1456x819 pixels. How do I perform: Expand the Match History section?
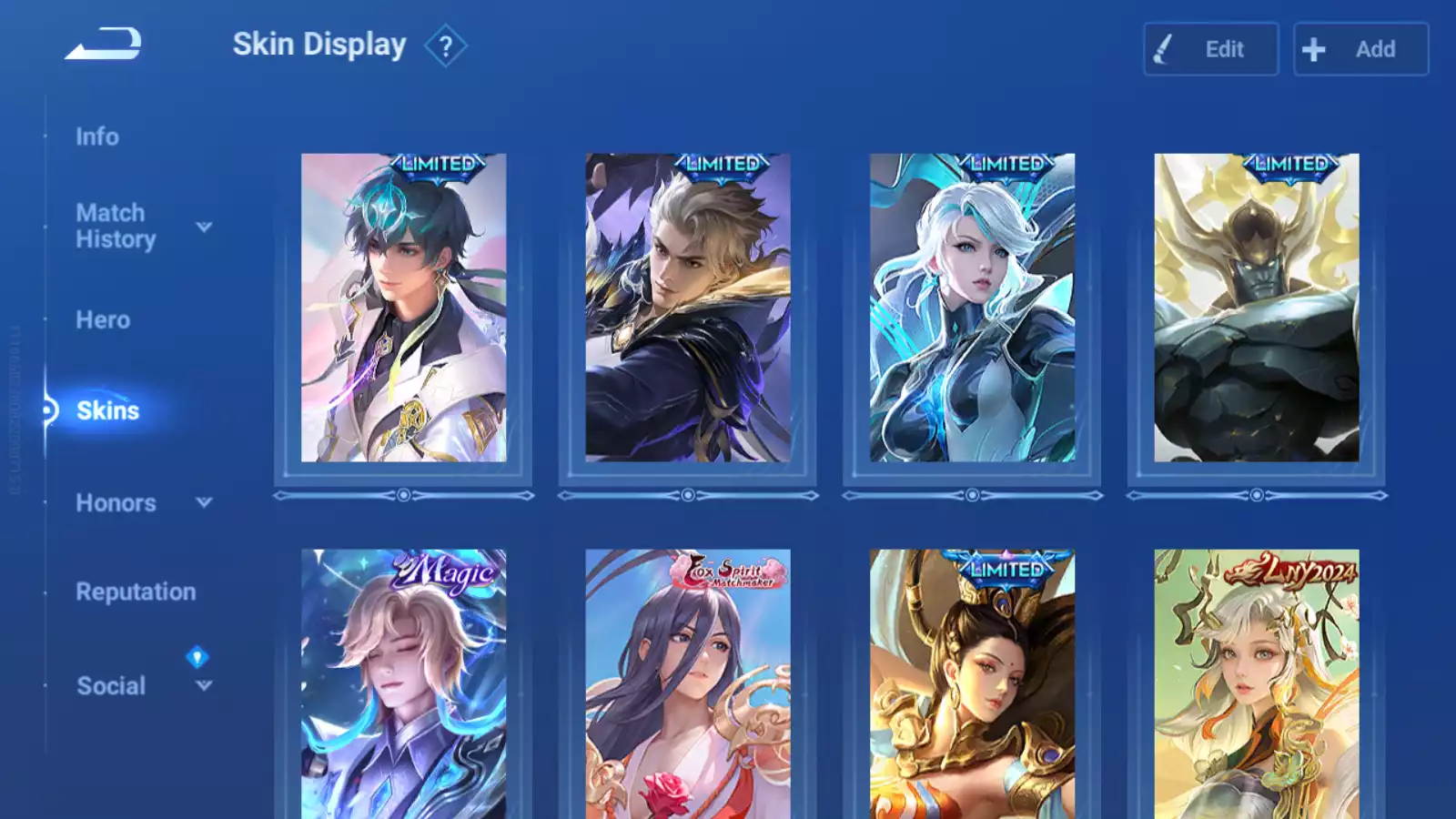pos(204,227)
